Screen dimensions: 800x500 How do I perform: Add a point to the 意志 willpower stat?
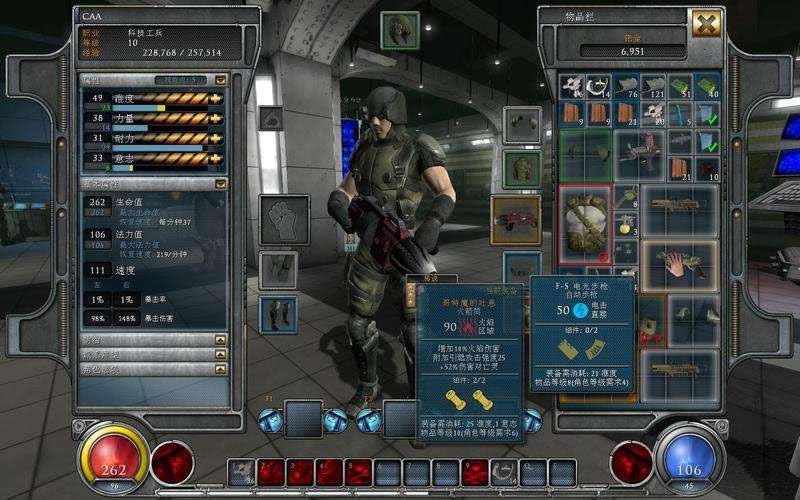point(214,158)
